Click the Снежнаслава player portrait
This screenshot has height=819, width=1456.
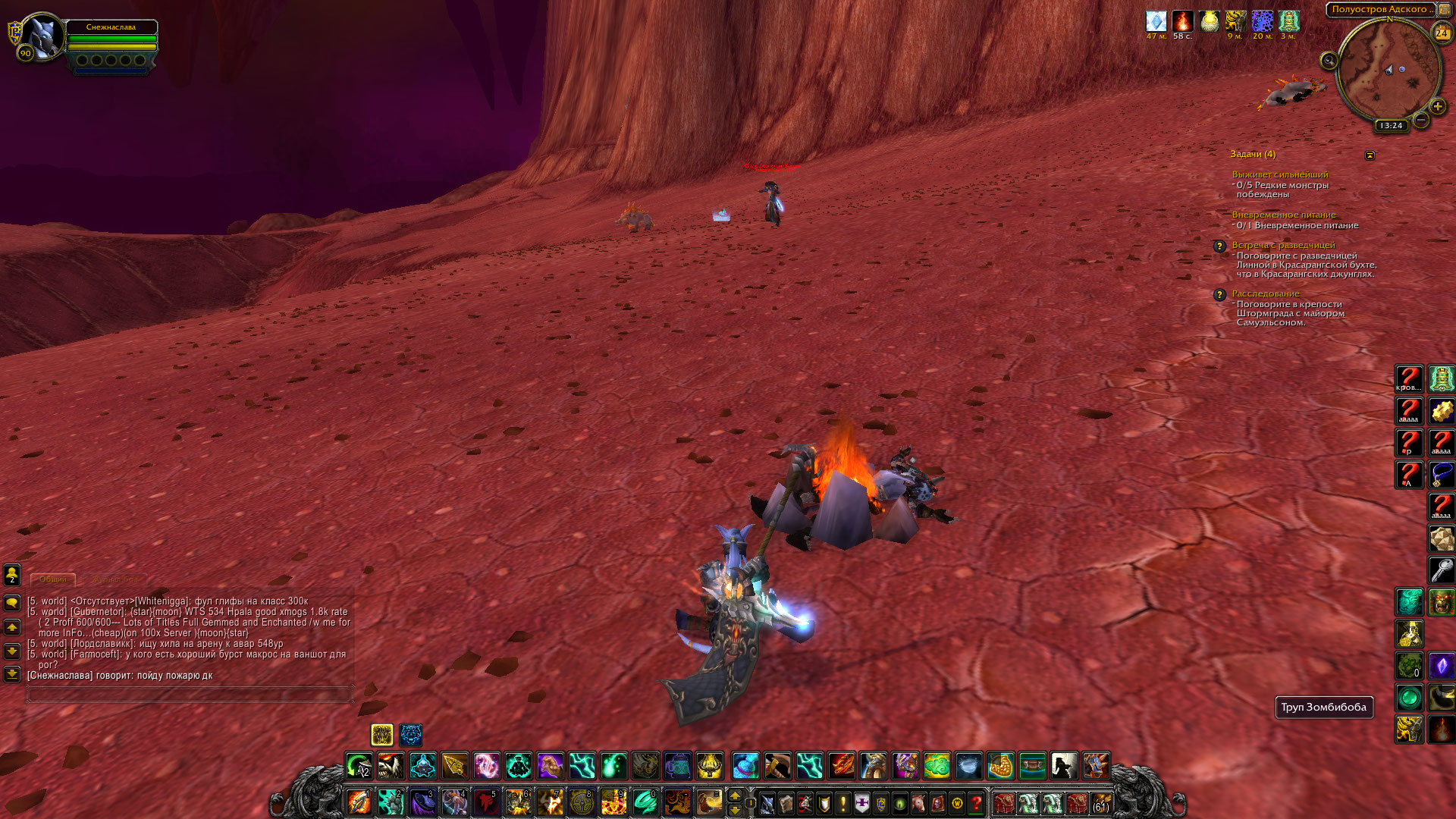point(42,36)
